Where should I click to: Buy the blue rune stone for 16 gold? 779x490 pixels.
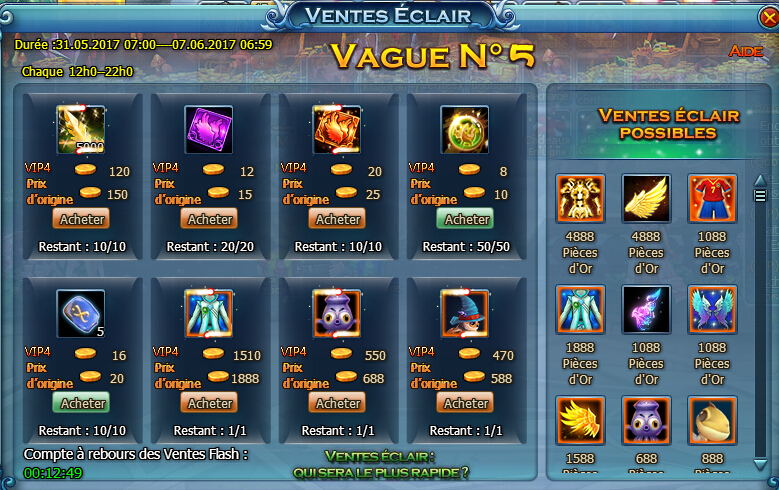pyautogui.click(x=82, y=403)
